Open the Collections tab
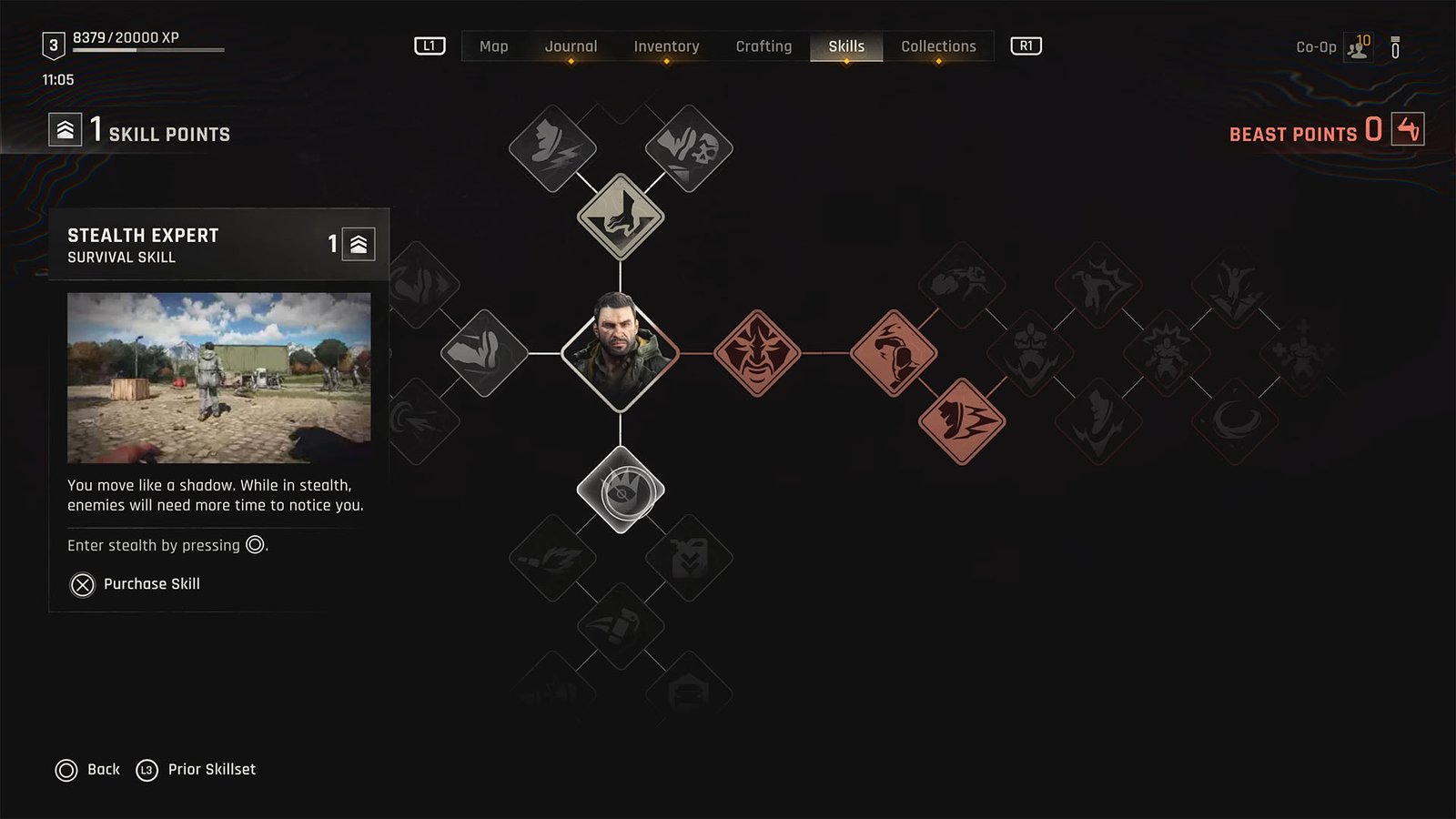Screen dimensions: 1456x819 [x=938, y=46]
